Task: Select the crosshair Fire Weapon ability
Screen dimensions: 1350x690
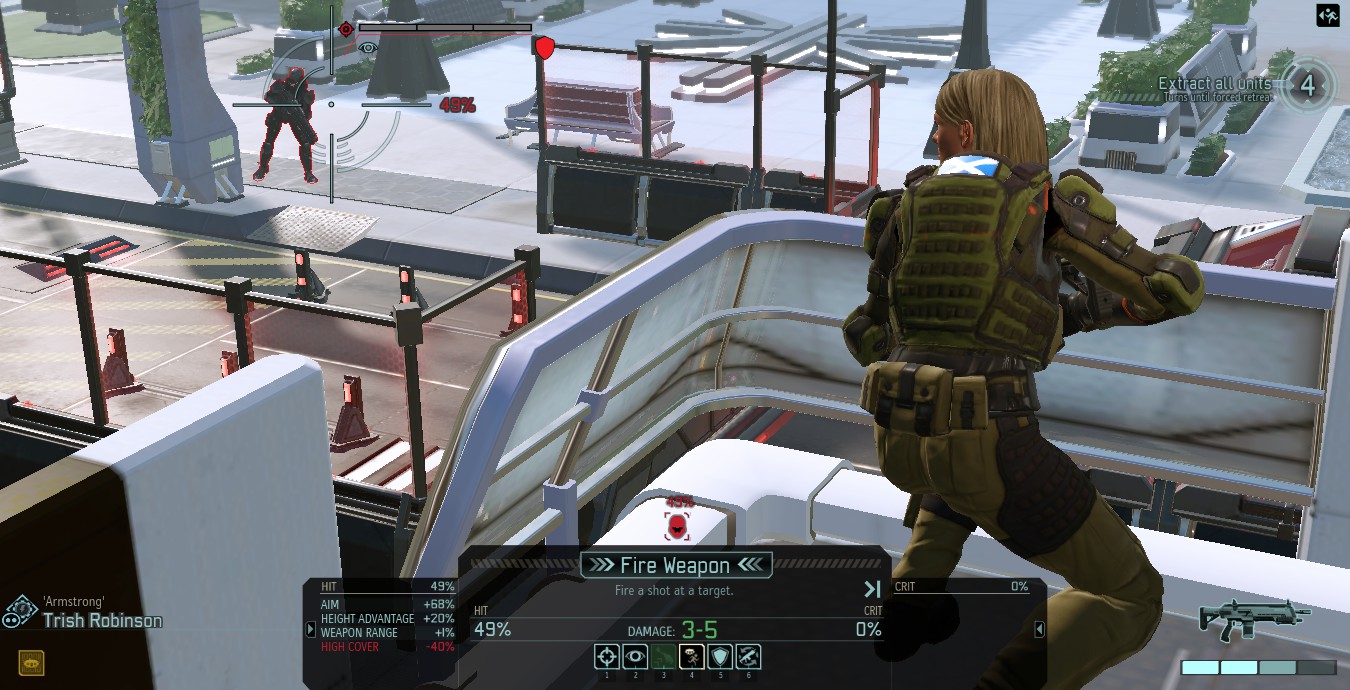Action: click(606, 657)
